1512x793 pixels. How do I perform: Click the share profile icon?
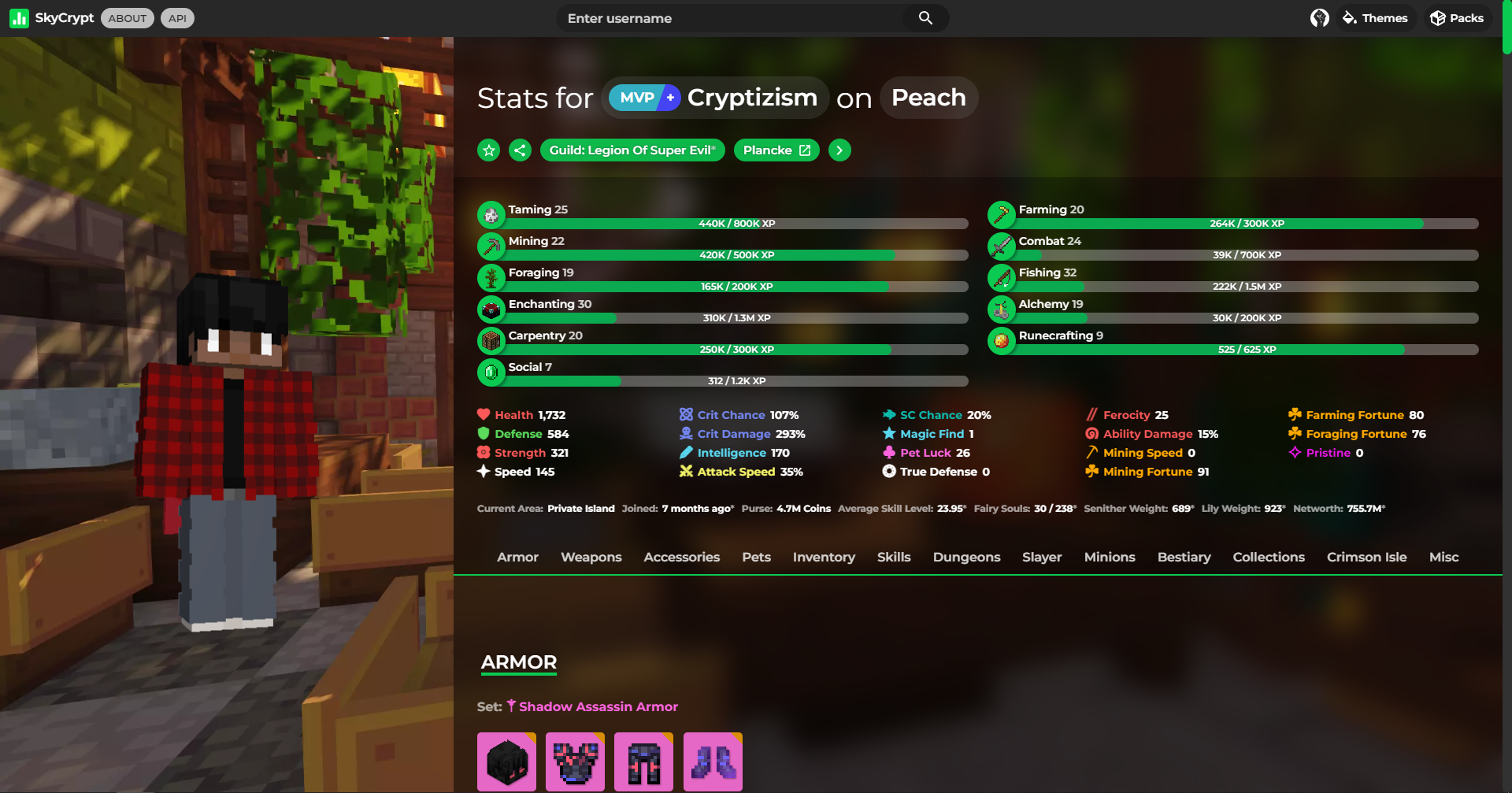pos(520,150)
